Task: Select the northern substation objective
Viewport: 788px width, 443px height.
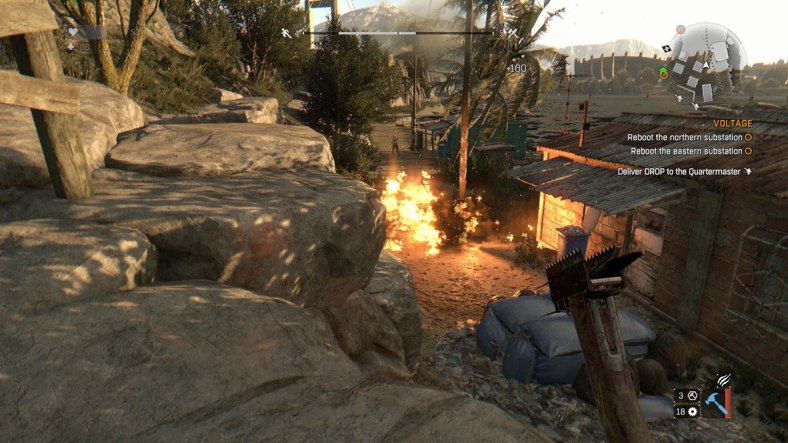Action: (x=684, y=137)
